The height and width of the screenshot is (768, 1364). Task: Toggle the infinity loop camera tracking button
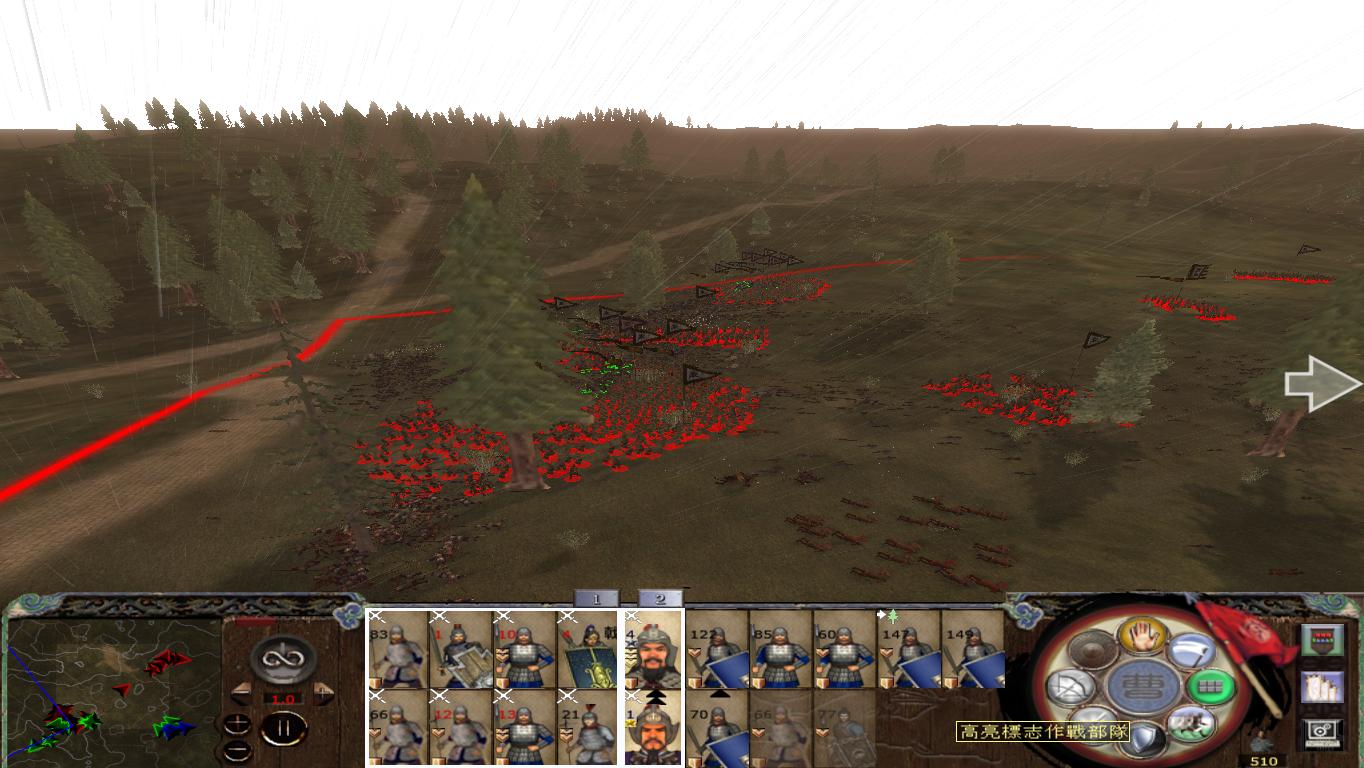[x=284, y=660]
